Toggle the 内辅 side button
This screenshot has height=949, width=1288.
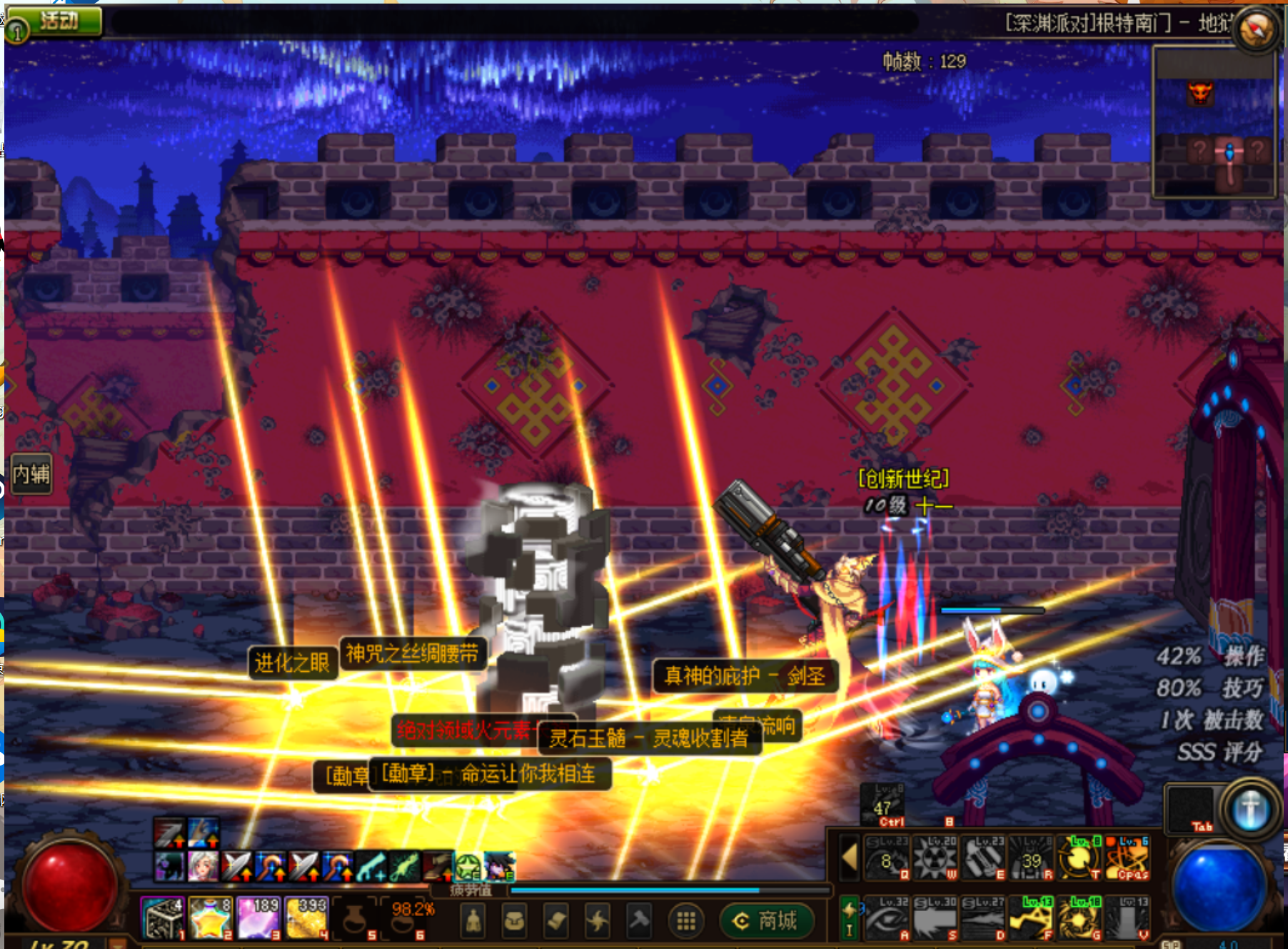pos(31,473)
